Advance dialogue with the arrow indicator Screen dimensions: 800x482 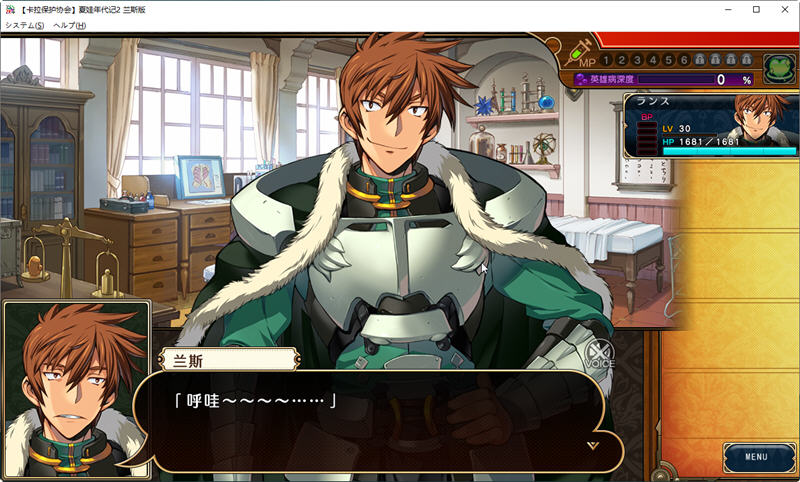[592, 445]
